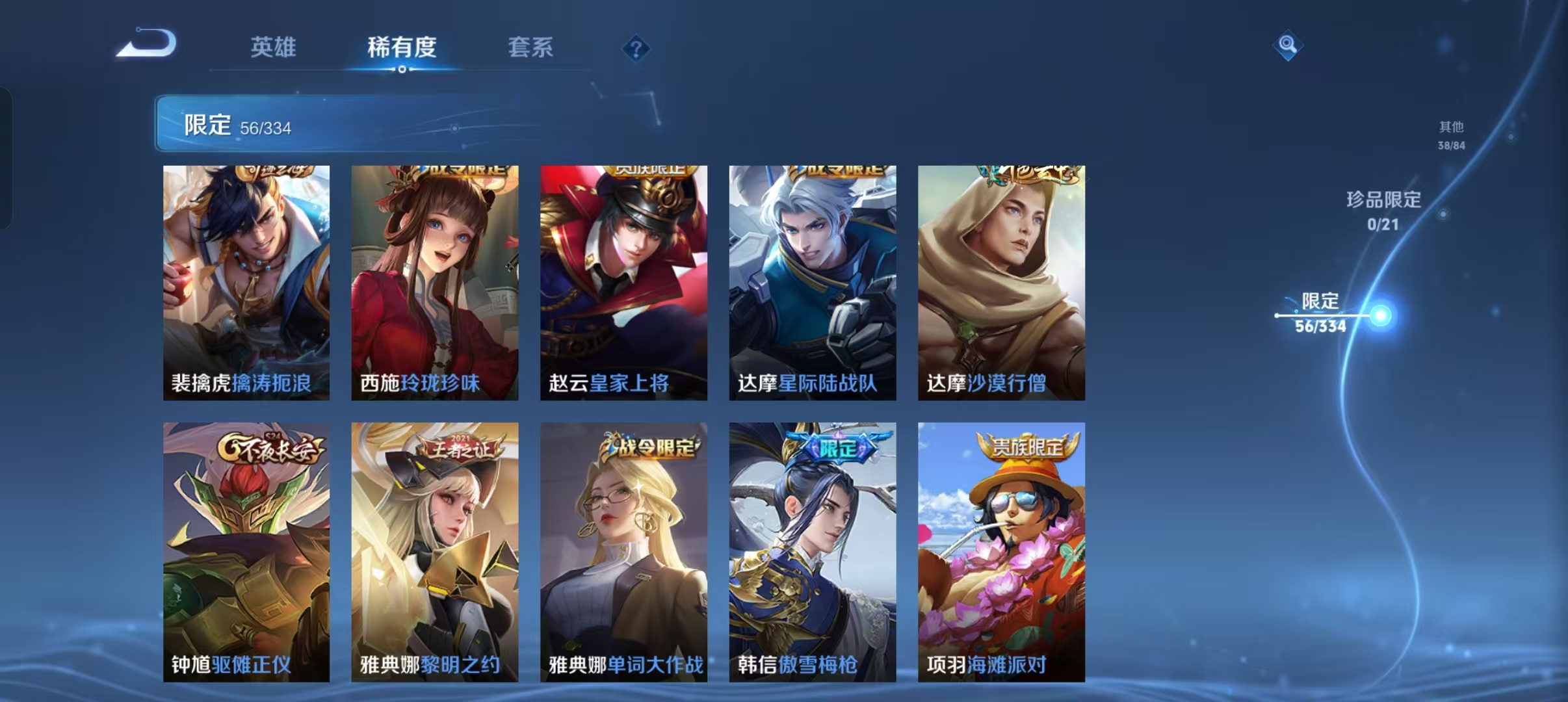Select the 稀有度 tab
The height and width of the screenshot is (702, 1568).
click(x=401, y=47)
